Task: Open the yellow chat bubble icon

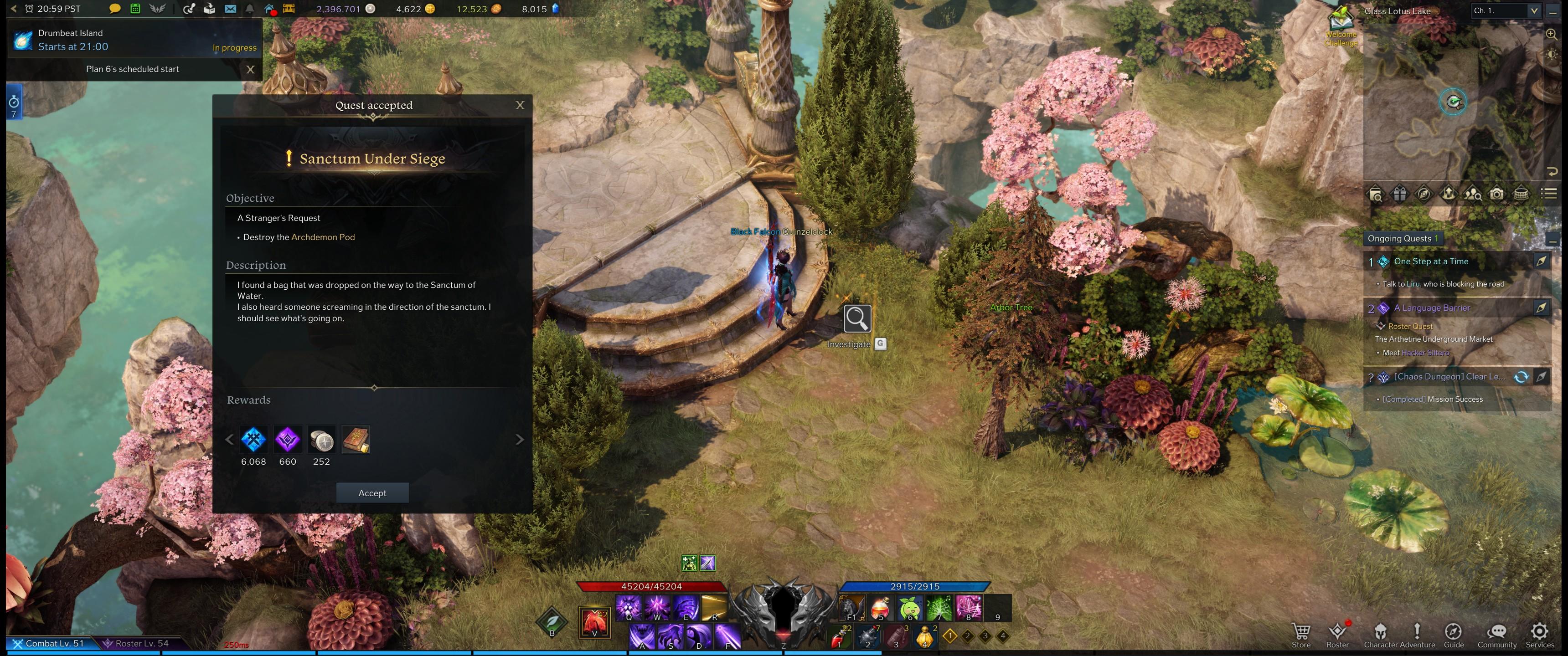Action: 114,9
